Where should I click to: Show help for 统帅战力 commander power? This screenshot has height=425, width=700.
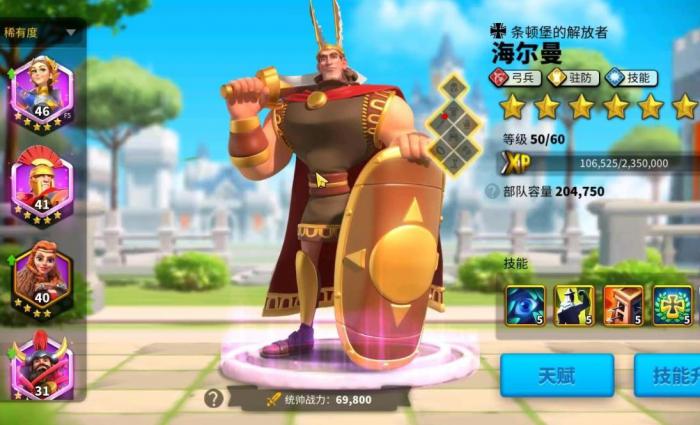point(213,399)
